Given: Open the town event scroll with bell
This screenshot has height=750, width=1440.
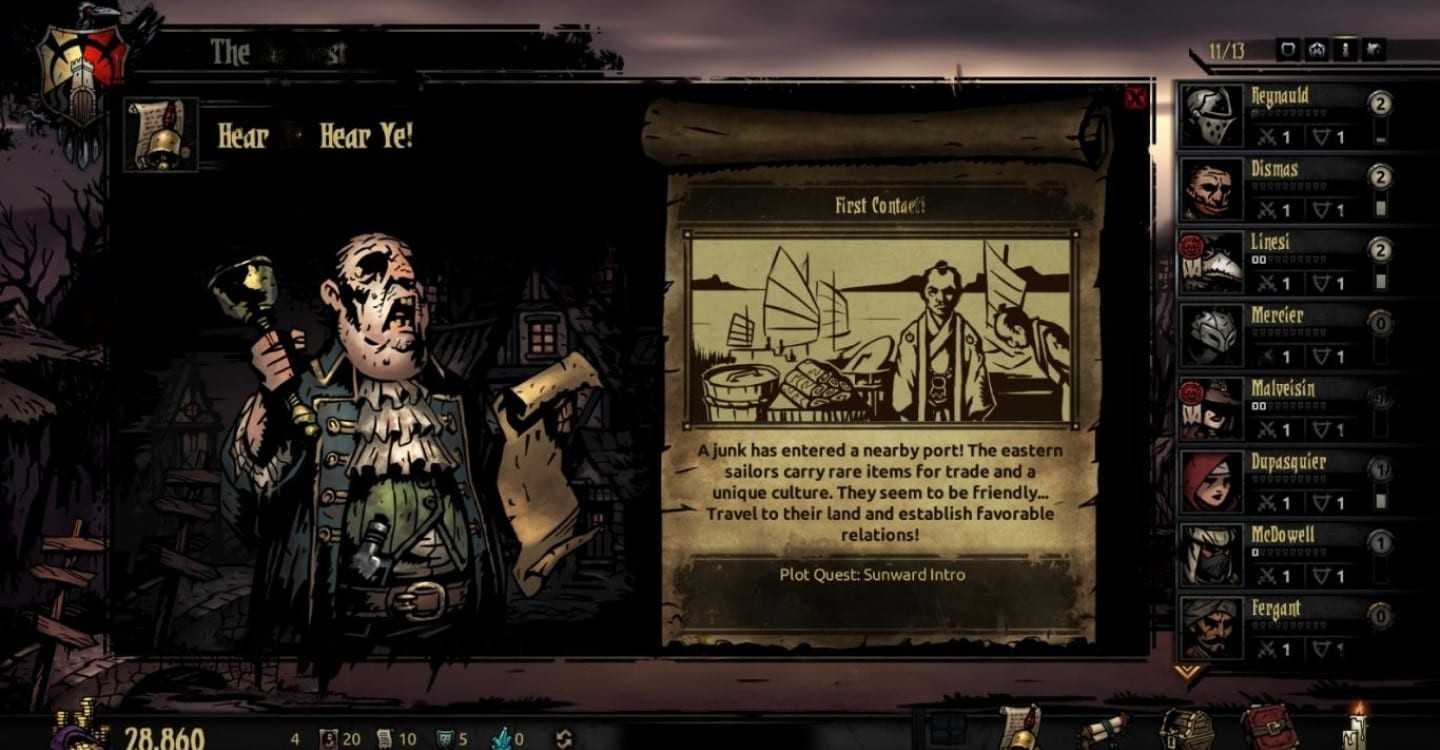Looking at the screenshot, I should click(x=1020, y=727).
